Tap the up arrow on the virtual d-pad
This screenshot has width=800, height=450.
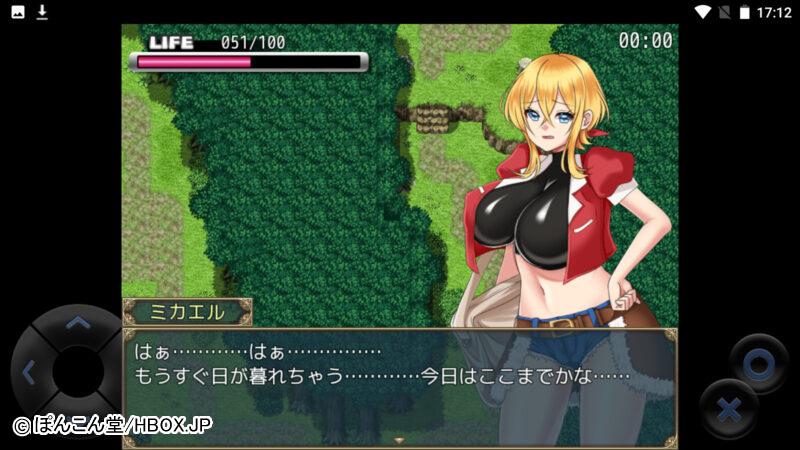(77, 323)
